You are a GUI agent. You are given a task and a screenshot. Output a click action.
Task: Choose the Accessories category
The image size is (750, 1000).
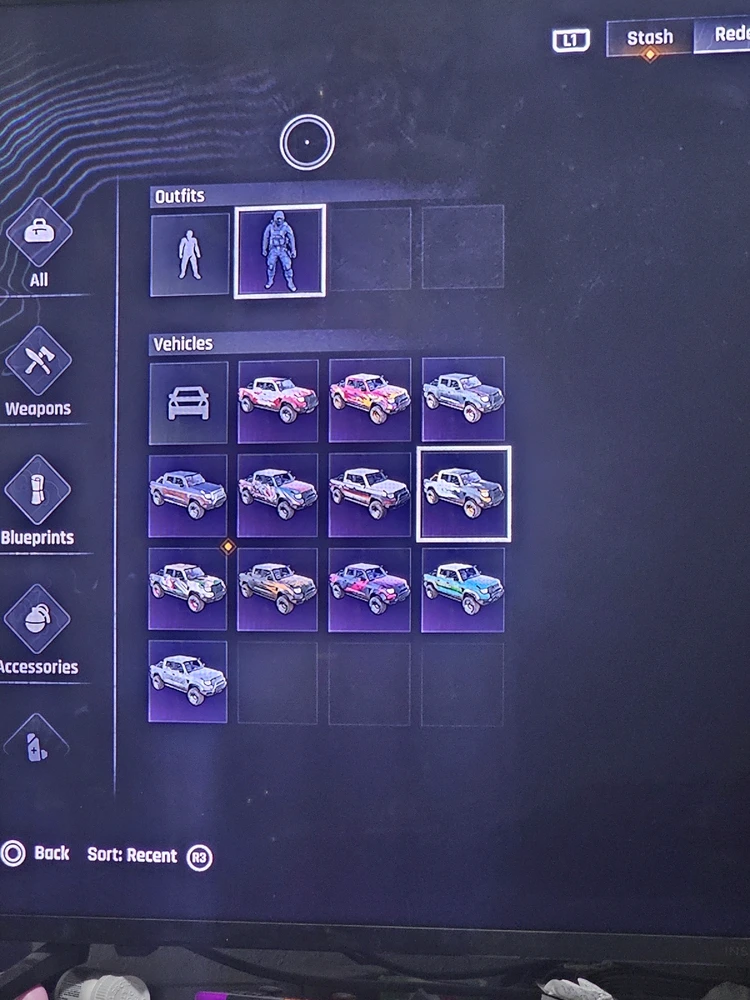point(38,630)
